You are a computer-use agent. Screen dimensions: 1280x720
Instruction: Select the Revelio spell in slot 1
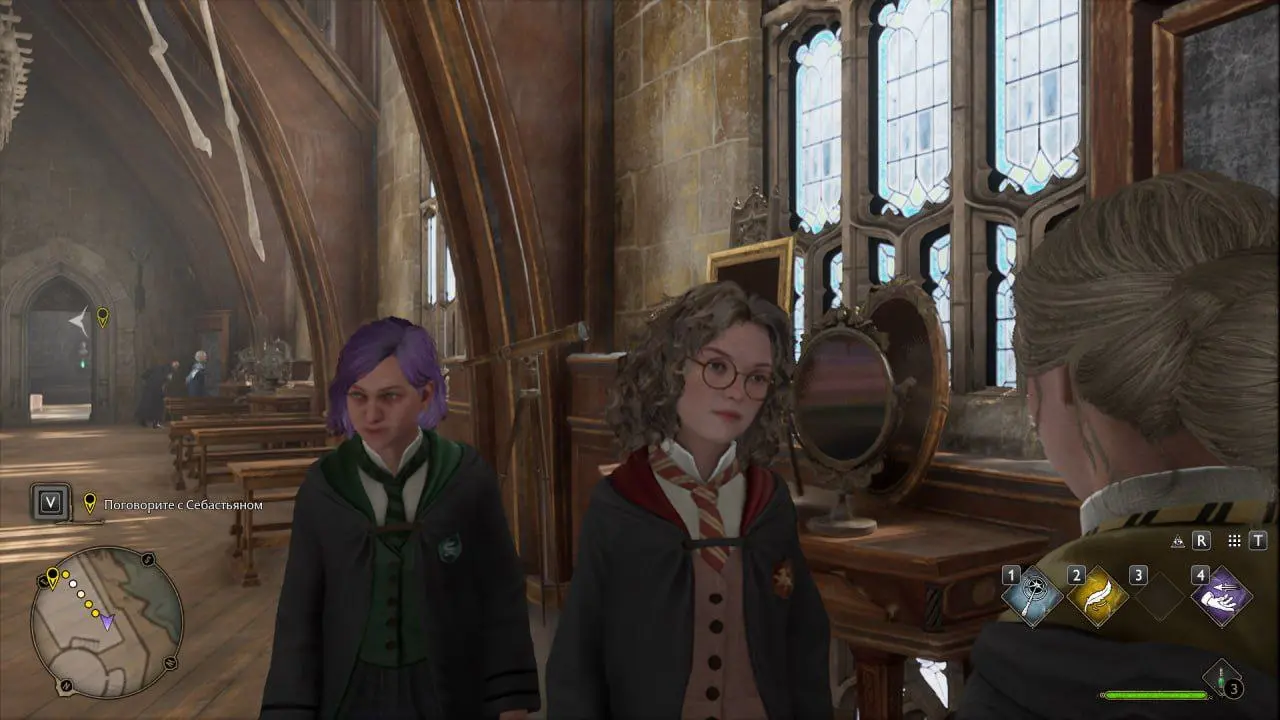click(1031, 594)
